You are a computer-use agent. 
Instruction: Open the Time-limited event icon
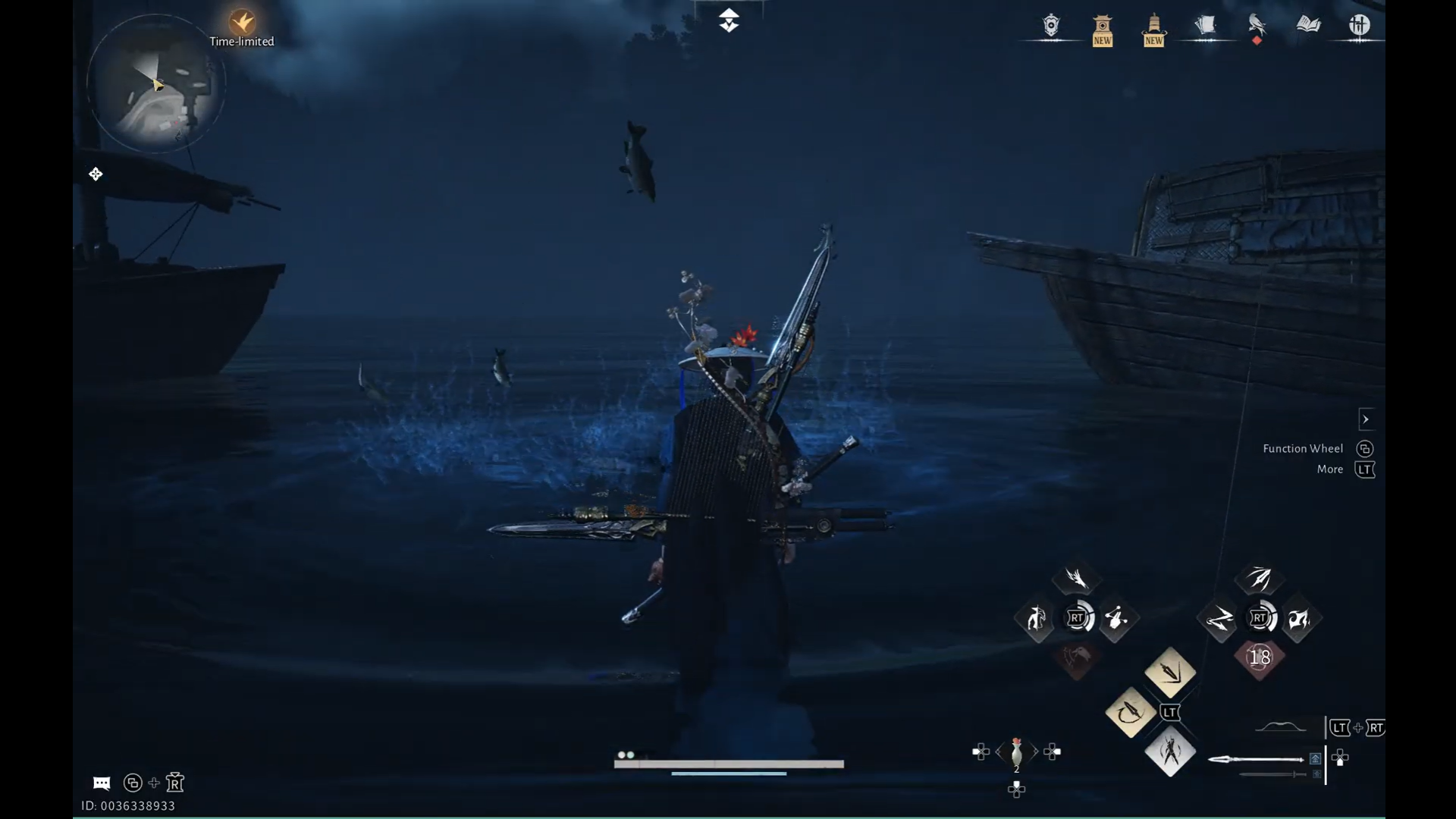pyautogui.click(x=241, y=23)
